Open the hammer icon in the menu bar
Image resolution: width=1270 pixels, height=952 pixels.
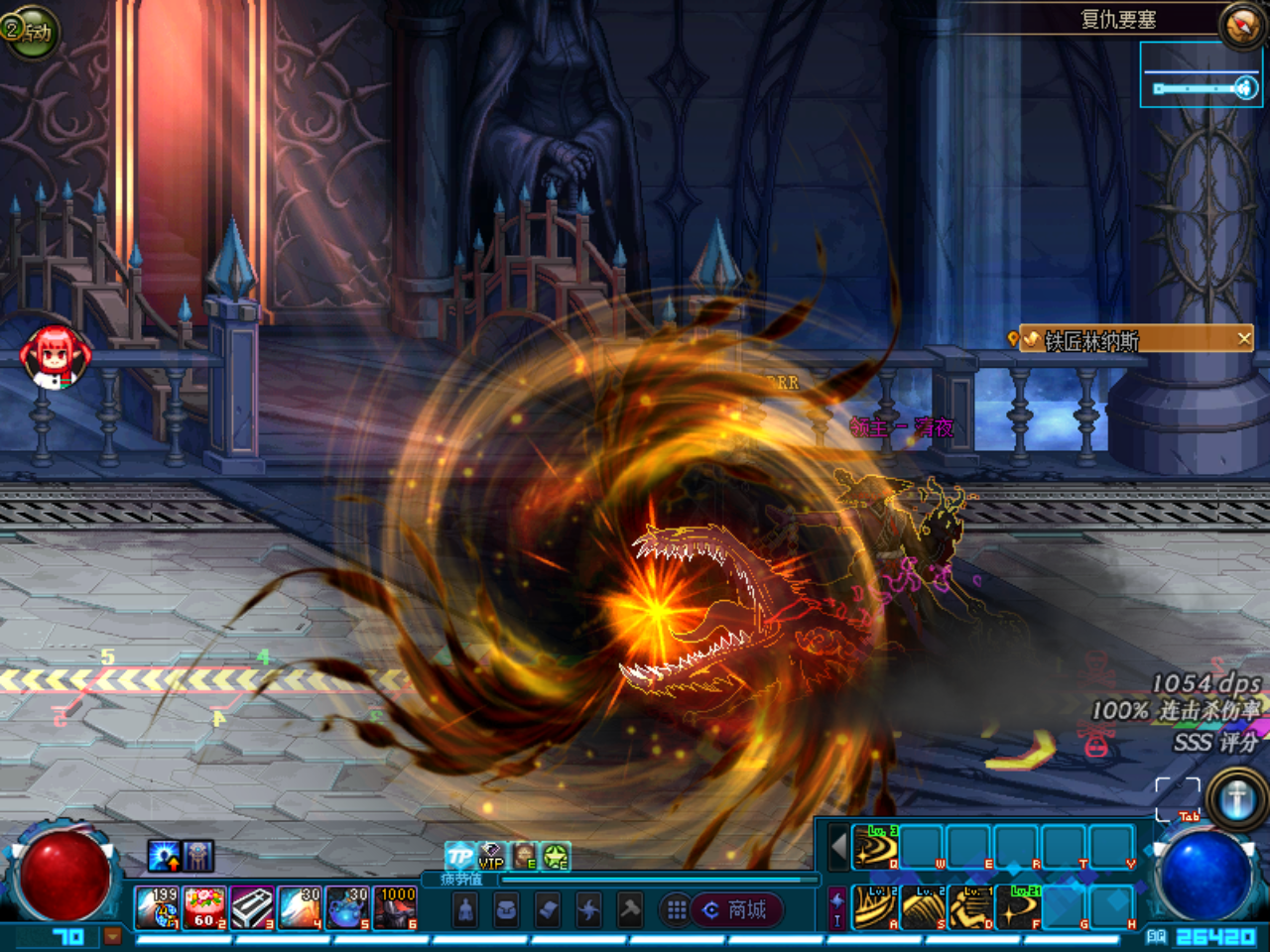click(x=630, y=909)
